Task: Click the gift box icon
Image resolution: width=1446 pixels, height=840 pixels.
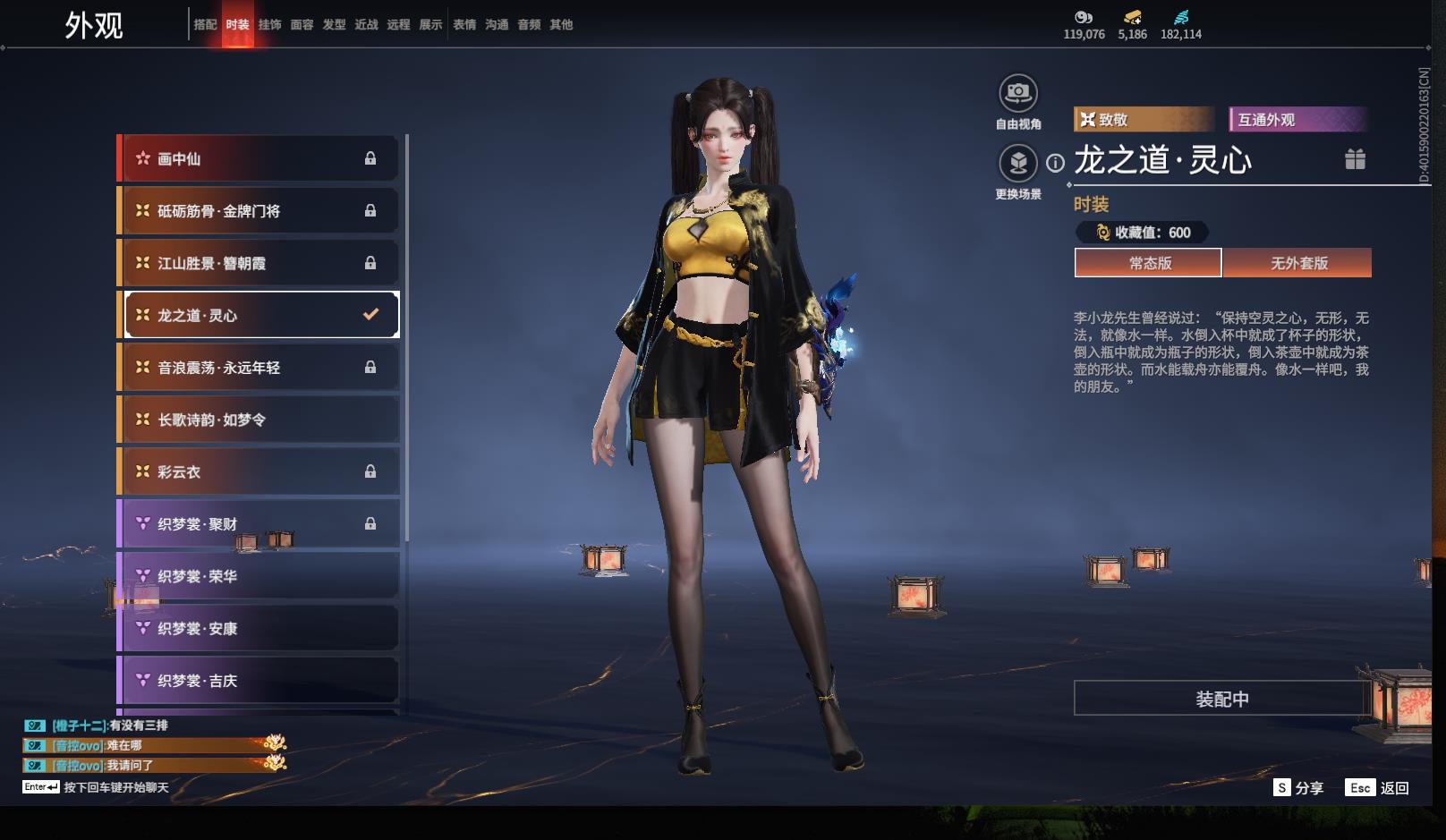Action: tap(1355, 159)
